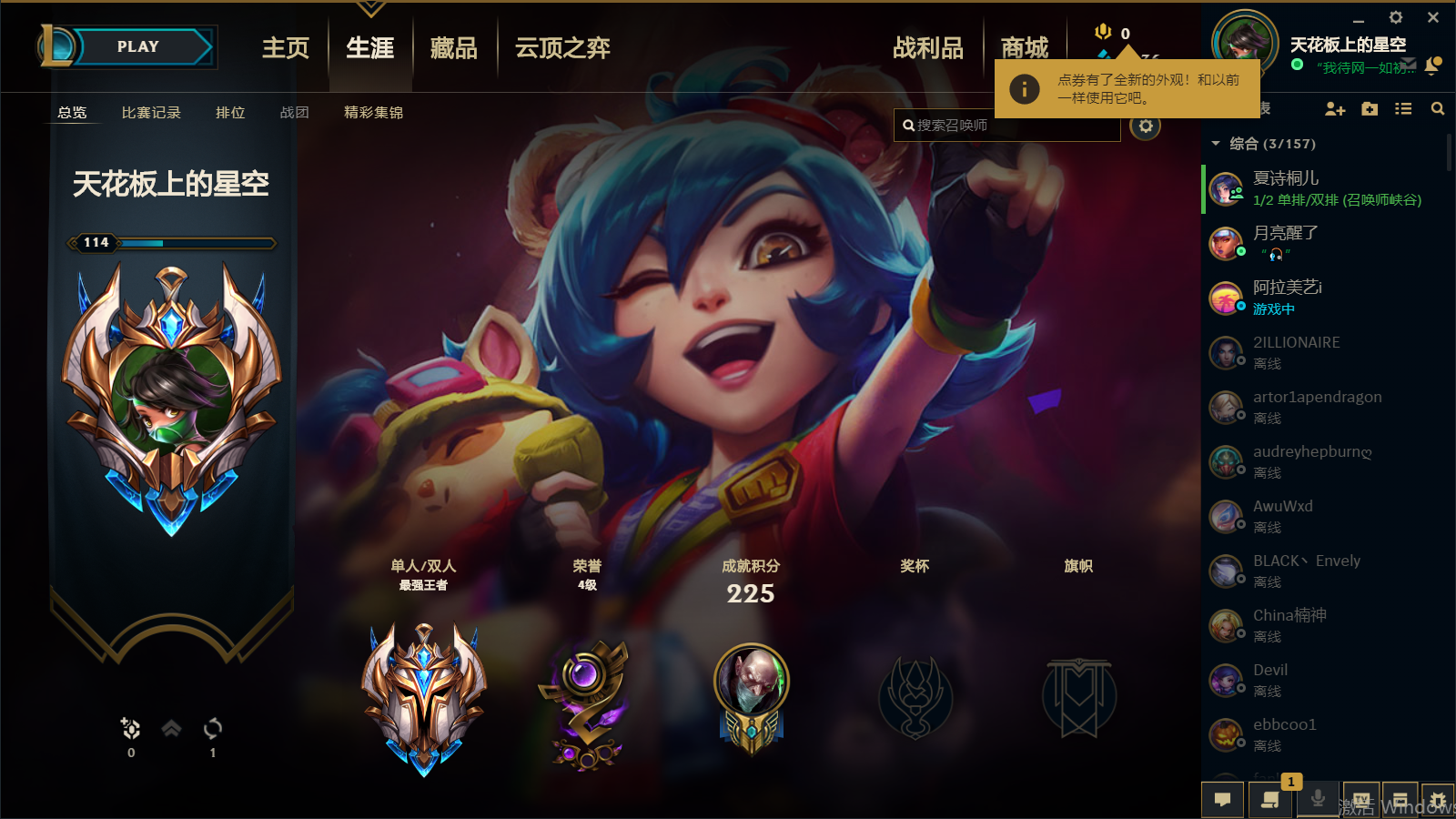Open the spectate TV icon
Screen dimensions: 1456x819
(1360, 799)
